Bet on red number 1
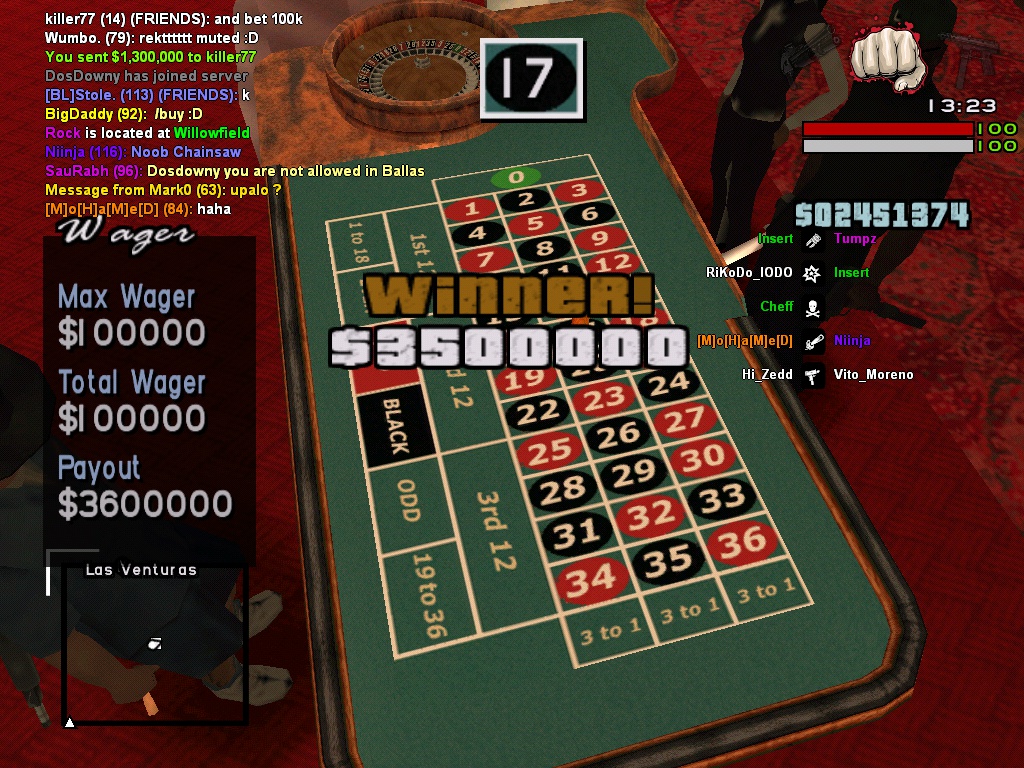This screenshot has height=768, width=1024. (x=472, y=209)
